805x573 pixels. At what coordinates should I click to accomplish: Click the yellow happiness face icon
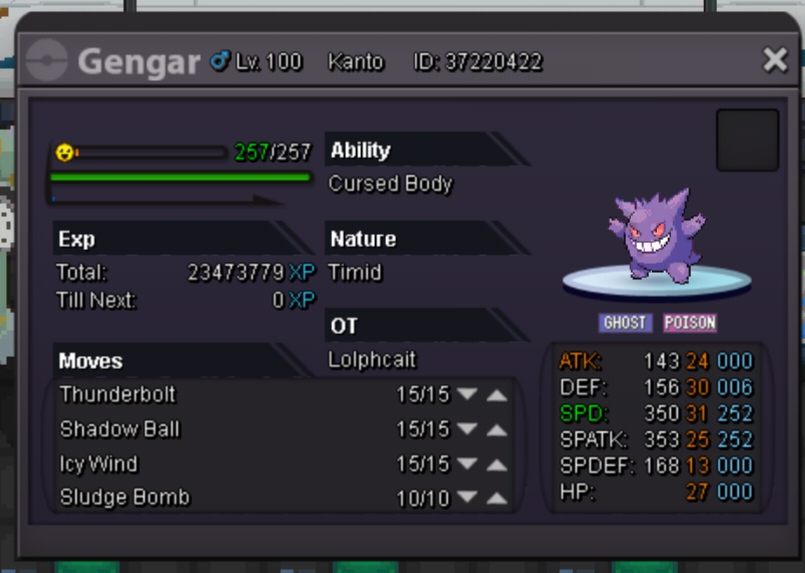64,153
